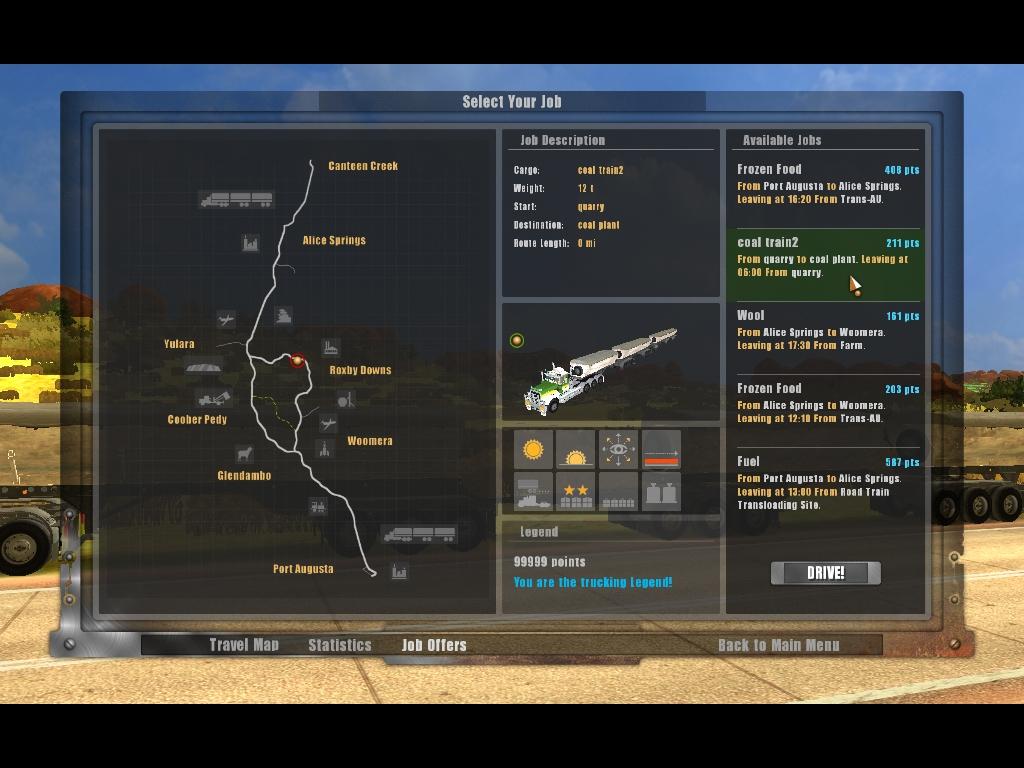
Task: Switch to the Statistics tab
Action: pos(339,645)
